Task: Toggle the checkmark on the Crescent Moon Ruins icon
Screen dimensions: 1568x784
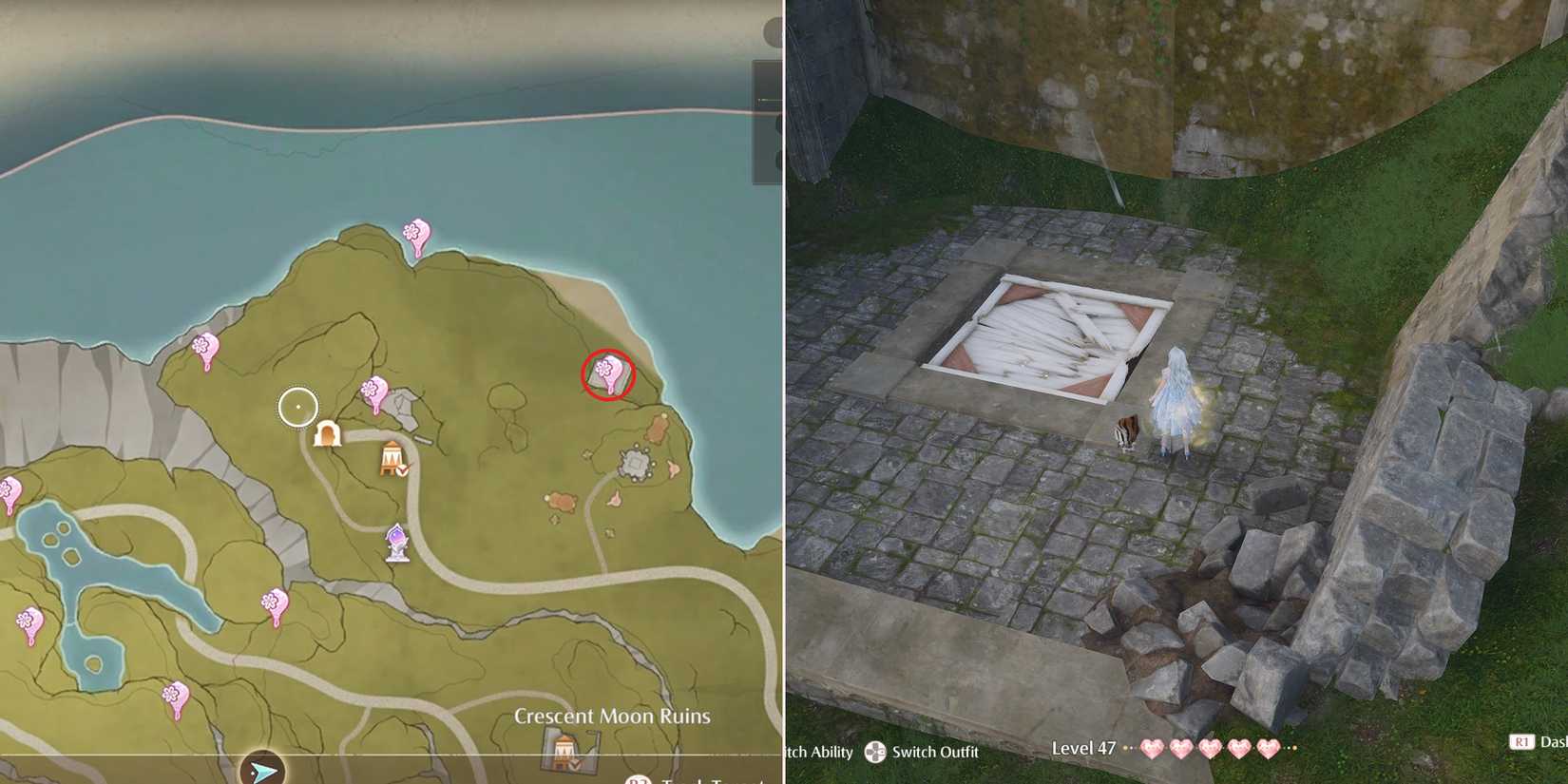Action: 572,765
